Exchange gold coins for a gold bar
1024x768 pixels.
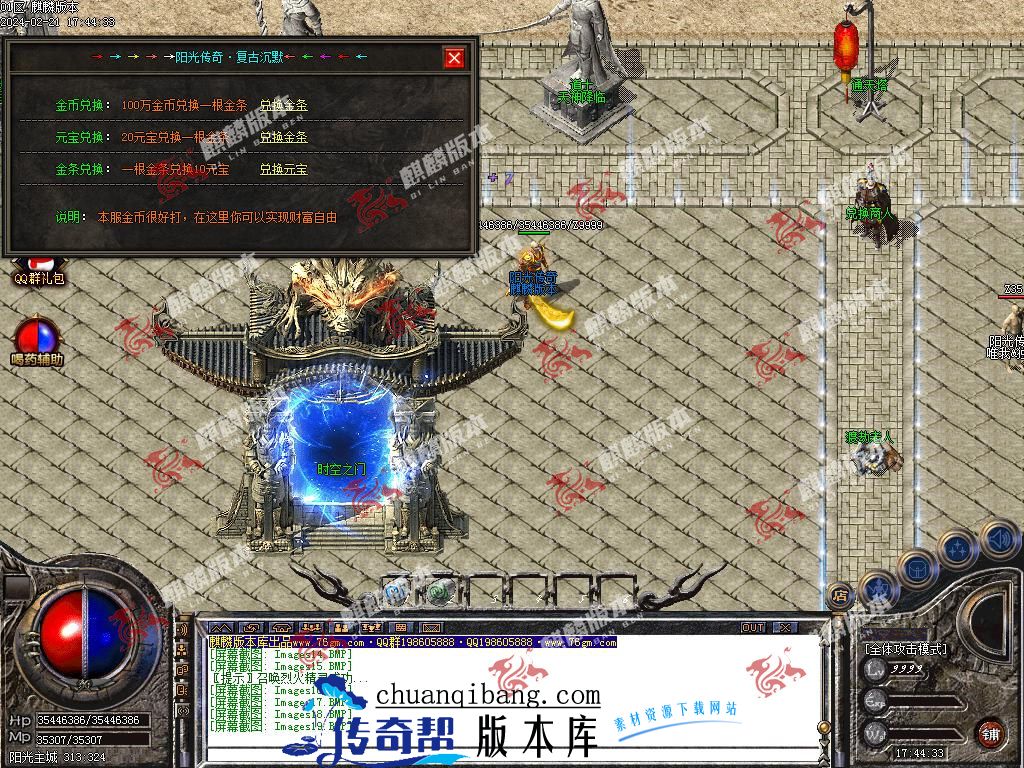point(283,105)
